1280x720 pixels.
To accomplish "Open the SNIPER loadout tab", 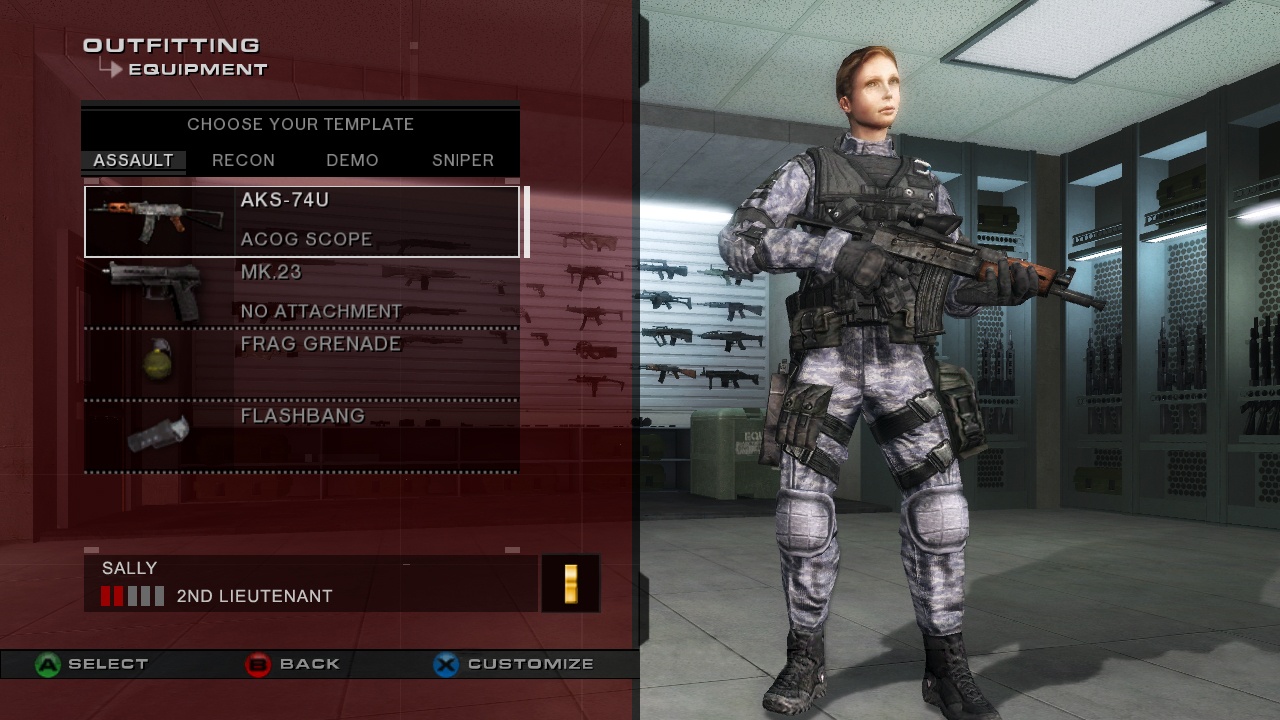I will pos(461,160).
